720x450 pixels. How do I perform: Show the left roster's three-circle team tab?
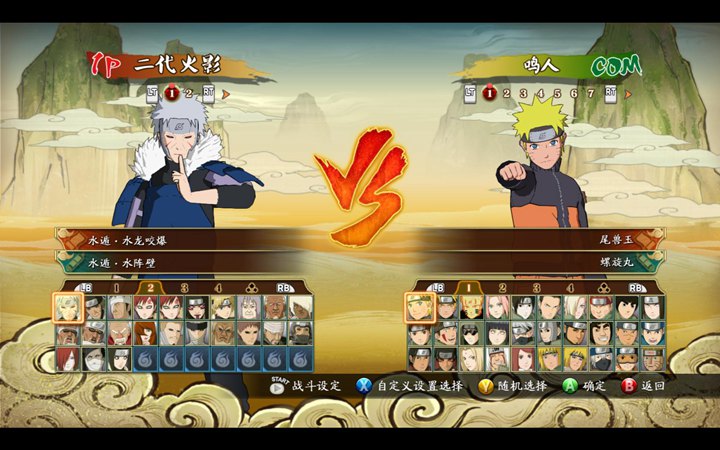coord(250,289)
